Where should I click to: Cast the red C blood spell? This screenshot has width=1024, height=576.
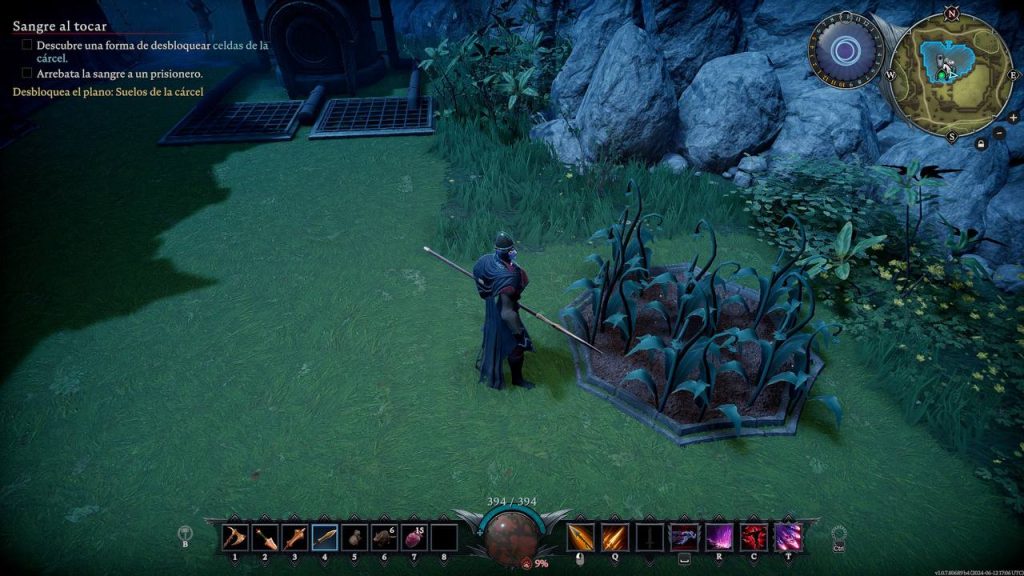[754, 537]
